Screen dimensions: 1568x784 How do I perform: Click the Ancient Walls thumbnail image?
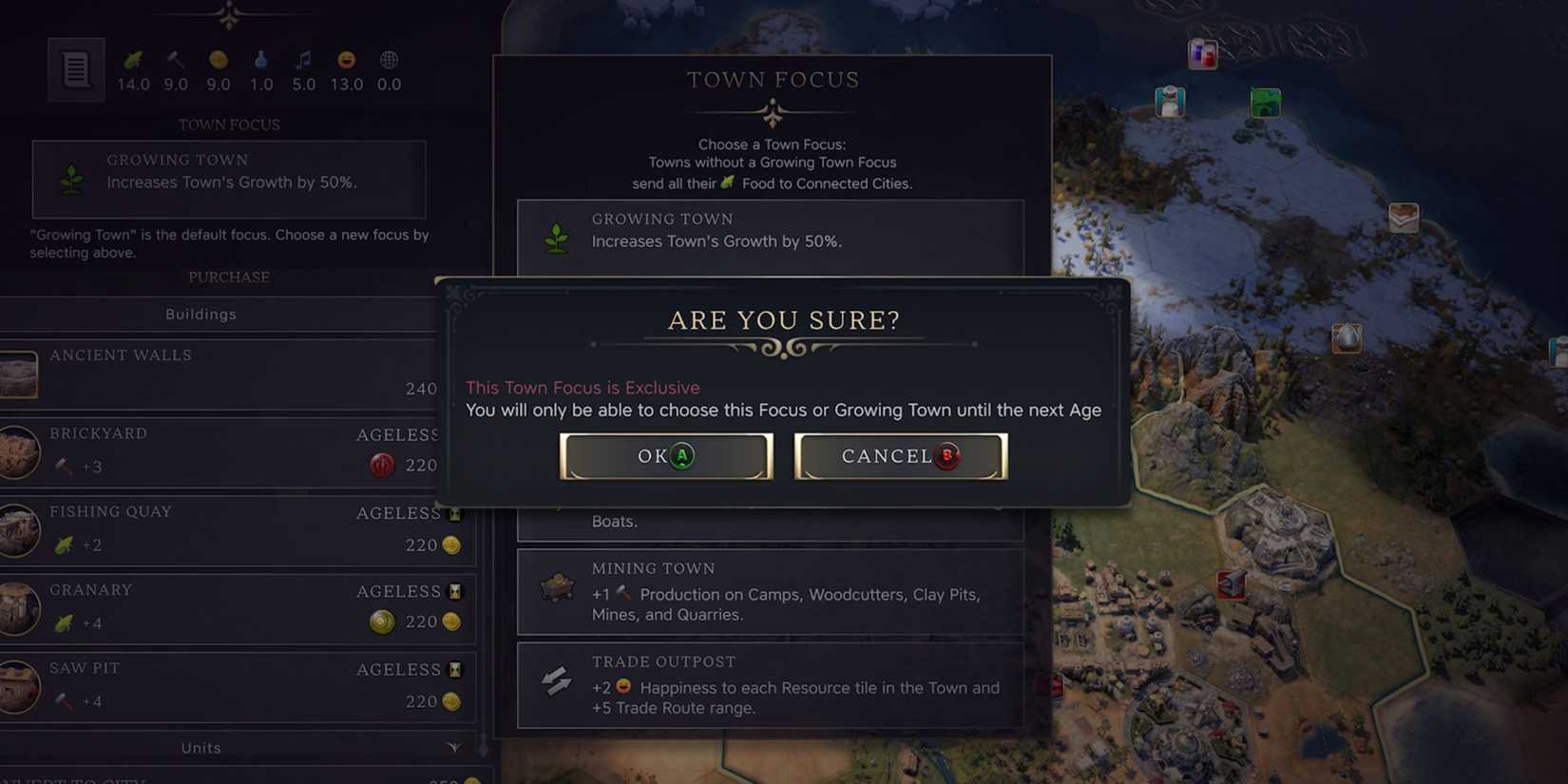19,373
